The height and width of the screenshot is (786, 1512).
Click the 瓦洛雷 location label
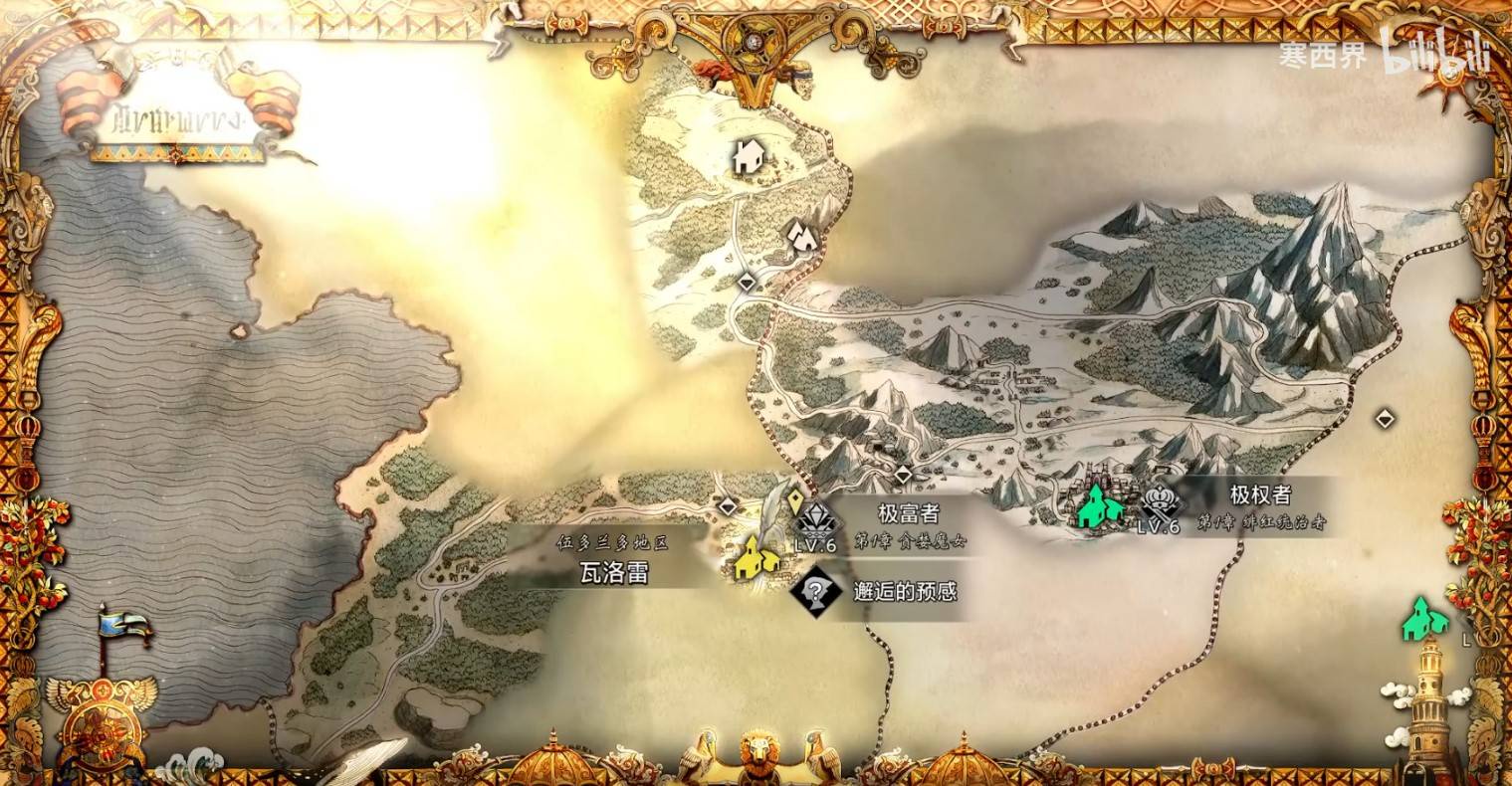[614, 573]
